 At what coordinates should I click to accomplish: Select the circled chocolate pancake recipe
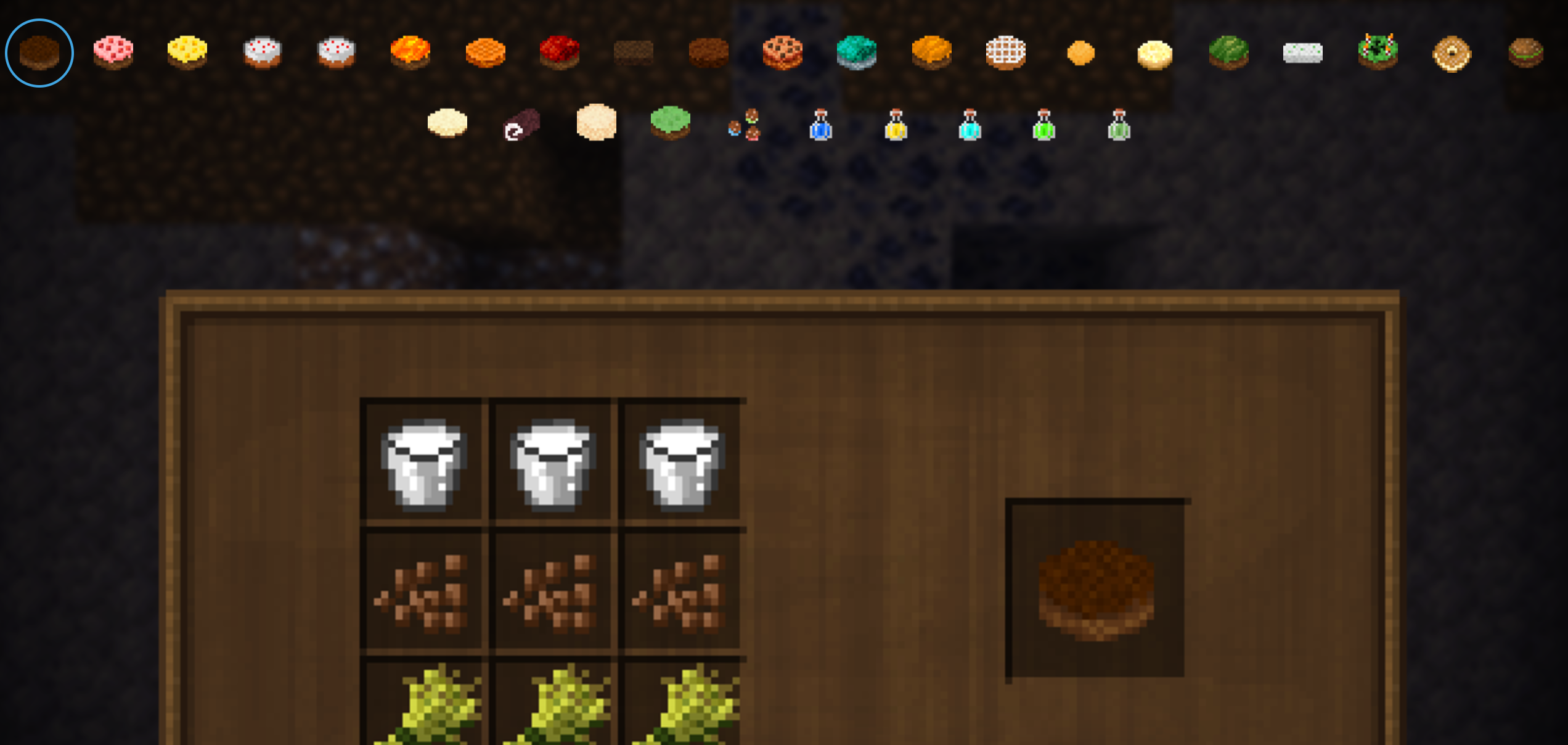tap(38, 53)
